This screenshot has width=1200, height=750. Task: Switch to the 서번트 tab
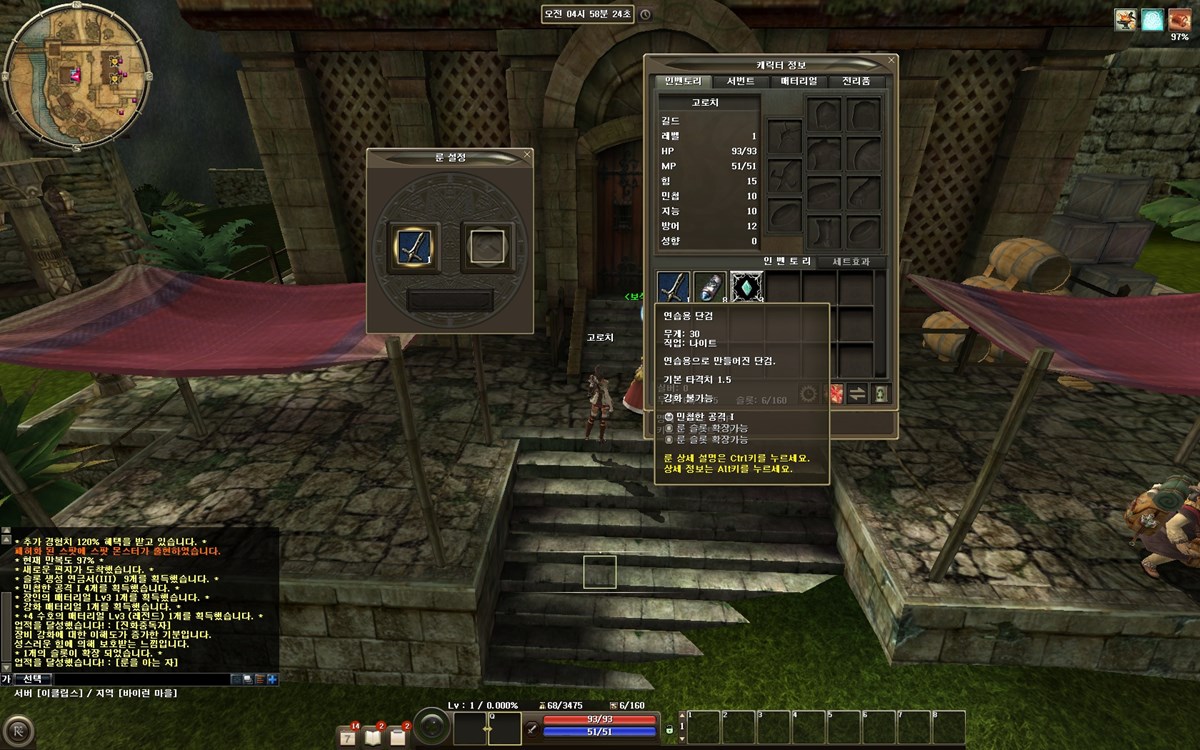coord(740,81)
